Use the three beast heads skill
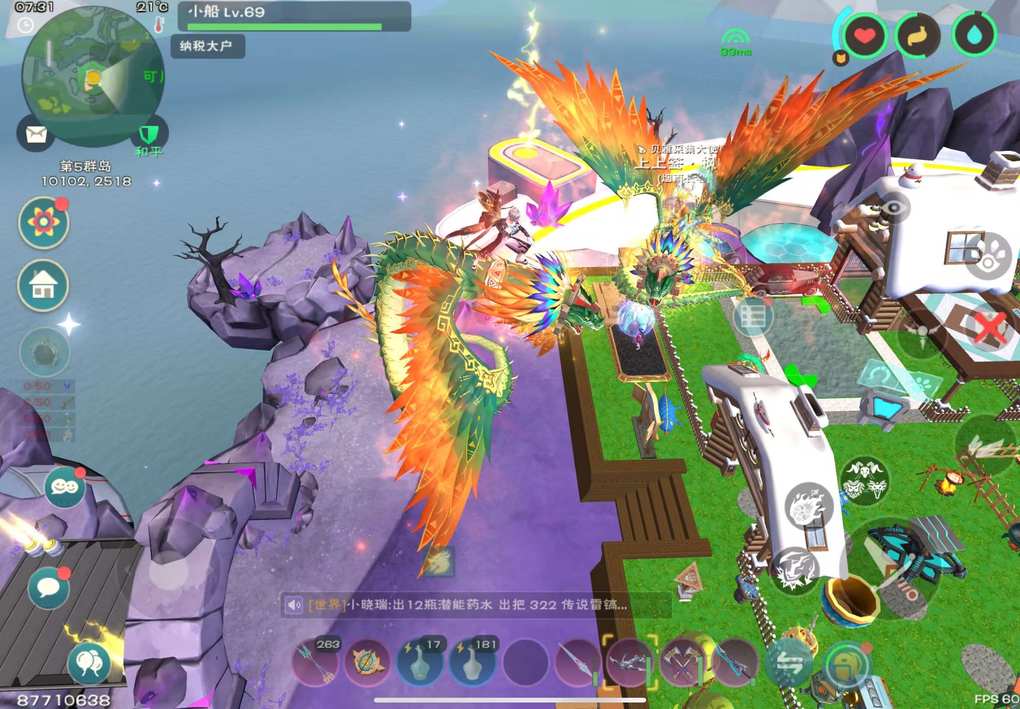This screenshot has width=1020, height=709. point(865,481)
